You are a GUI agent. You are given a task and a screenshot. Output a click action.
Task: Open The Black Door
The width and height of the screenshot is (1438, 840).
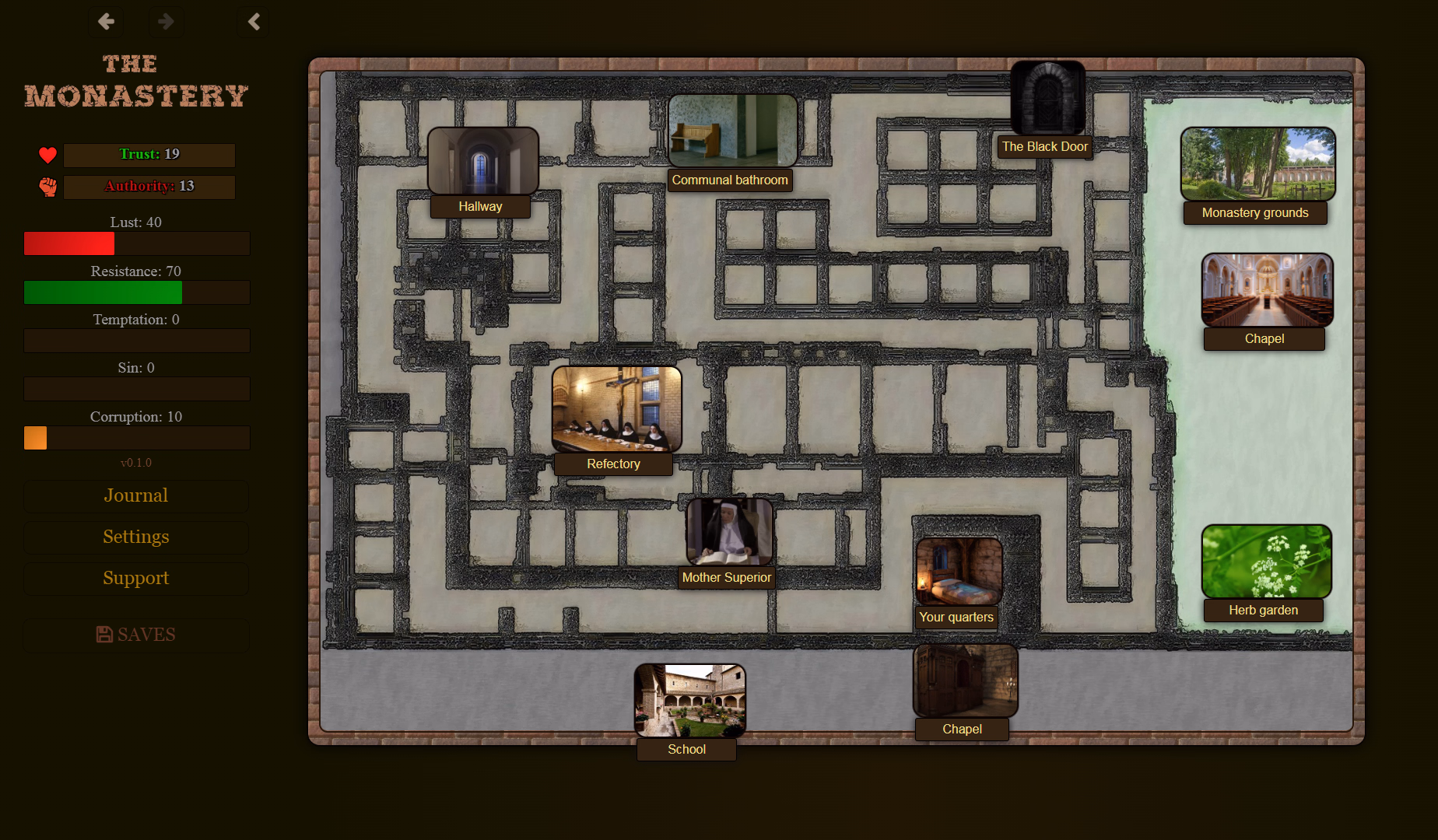[1047, 97]
